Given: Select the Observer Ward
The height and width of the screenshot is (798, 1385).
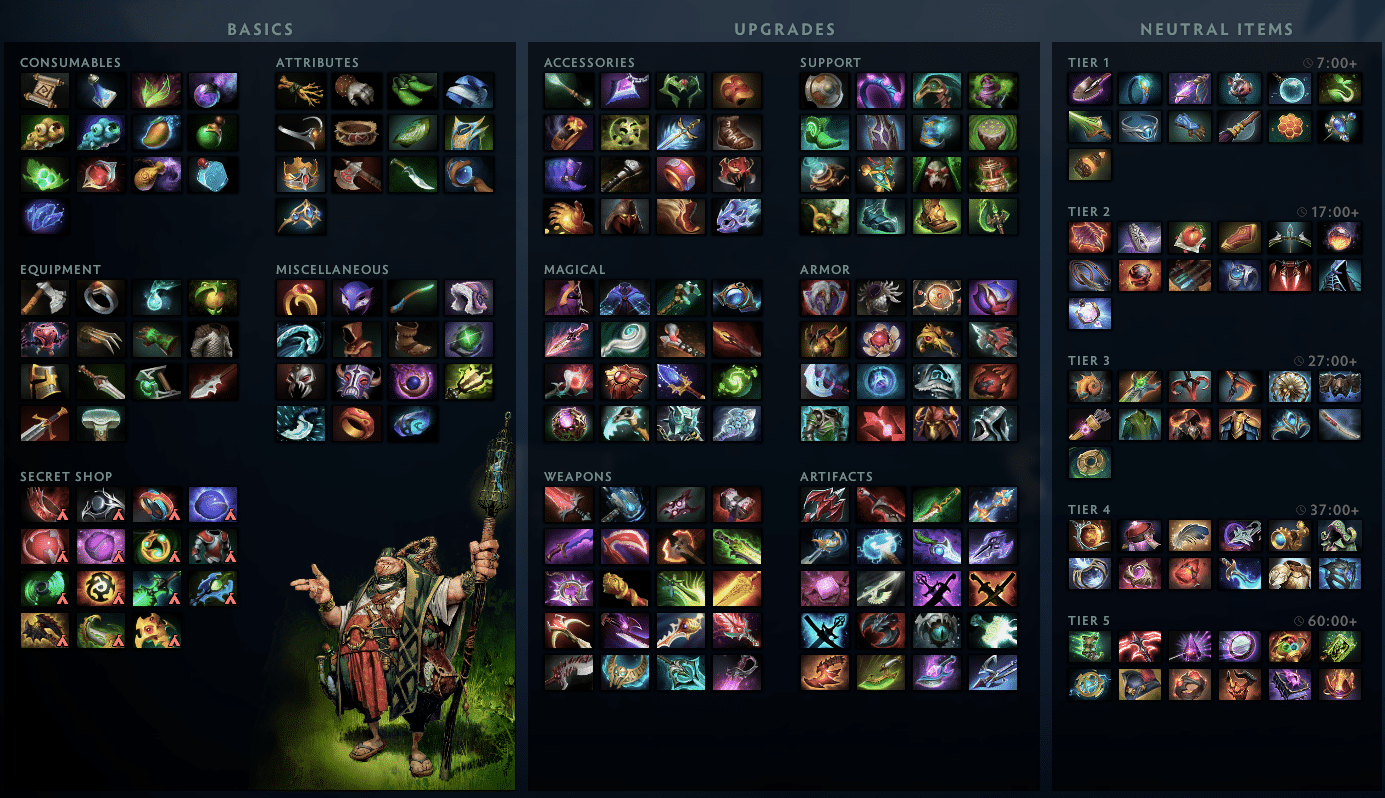Looking at the screenshot, I should click(x=45, y=132).
